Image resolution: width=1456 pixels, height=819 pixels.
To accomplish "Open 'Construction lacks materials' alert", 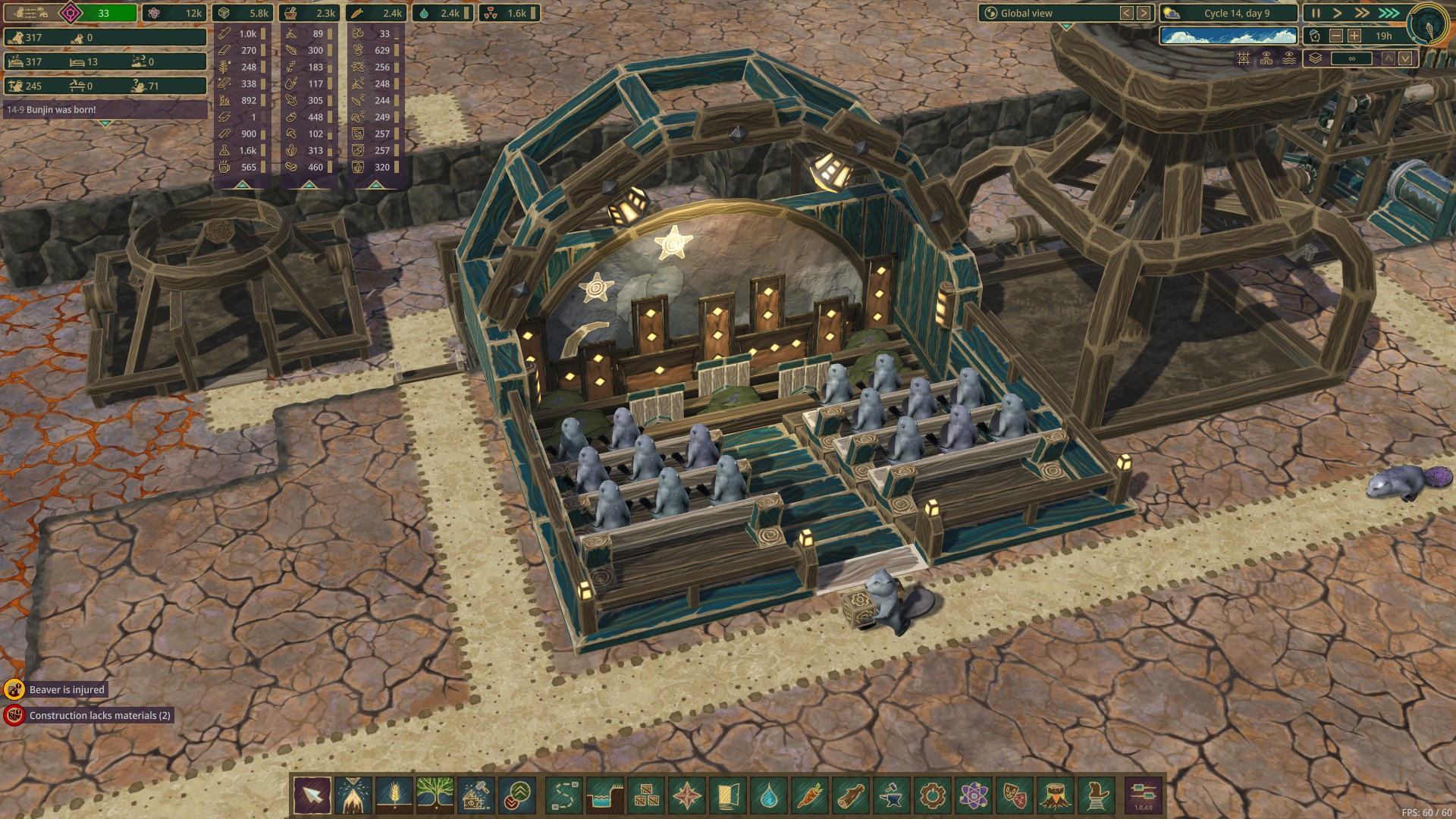I will click(99, 715).
